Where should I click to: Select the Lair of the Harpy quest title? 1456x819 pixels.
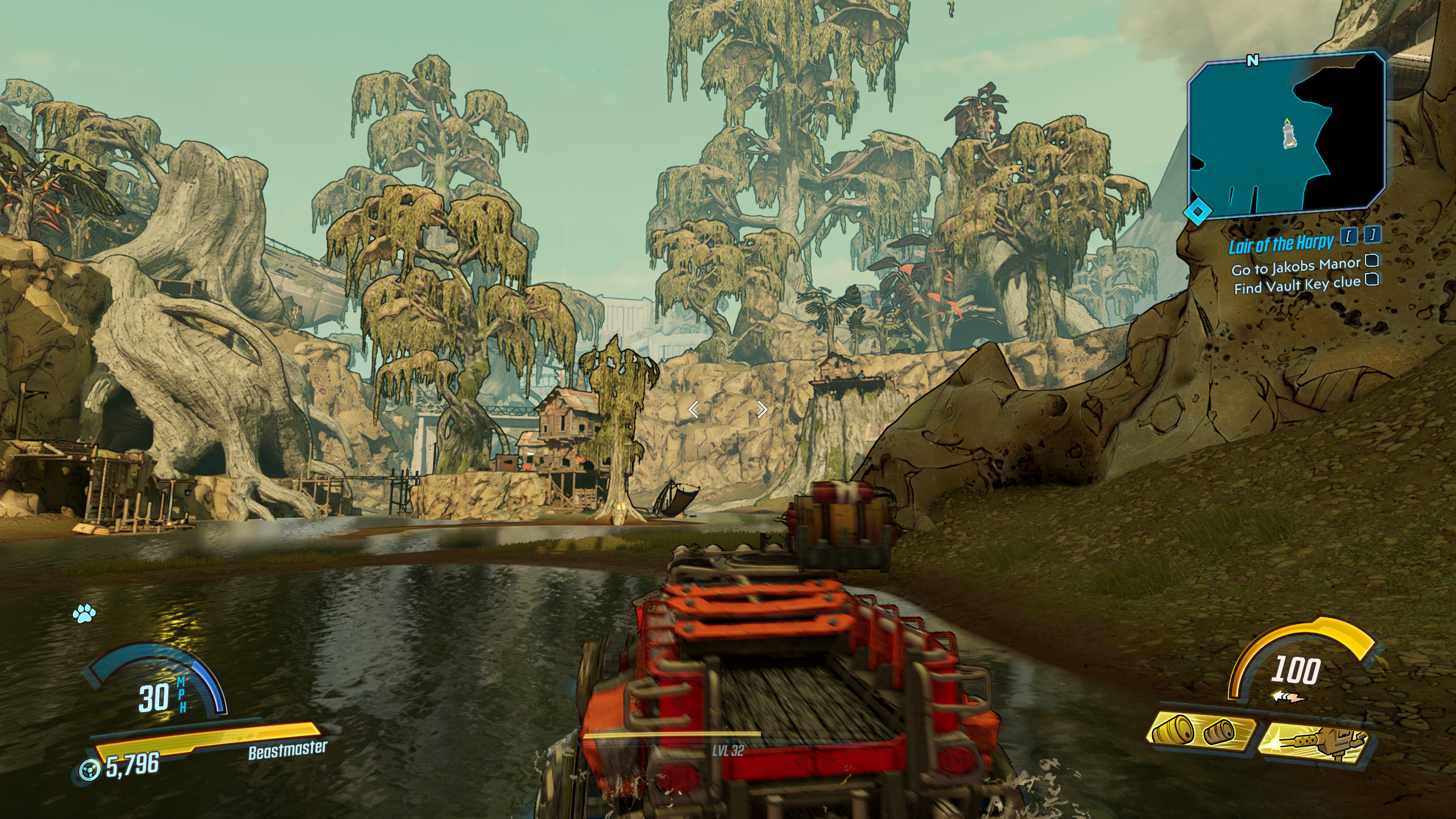[1280, 244]
